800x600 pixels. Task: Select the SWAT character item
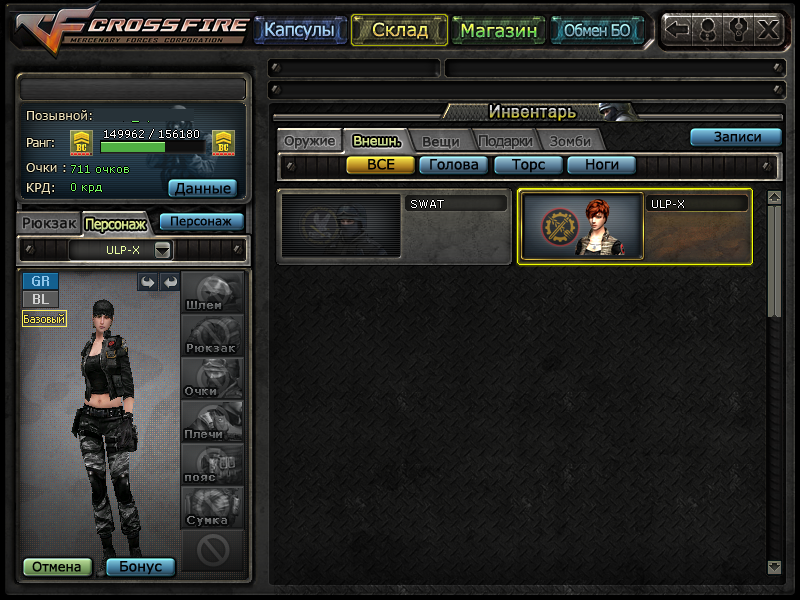coord(394,227)
